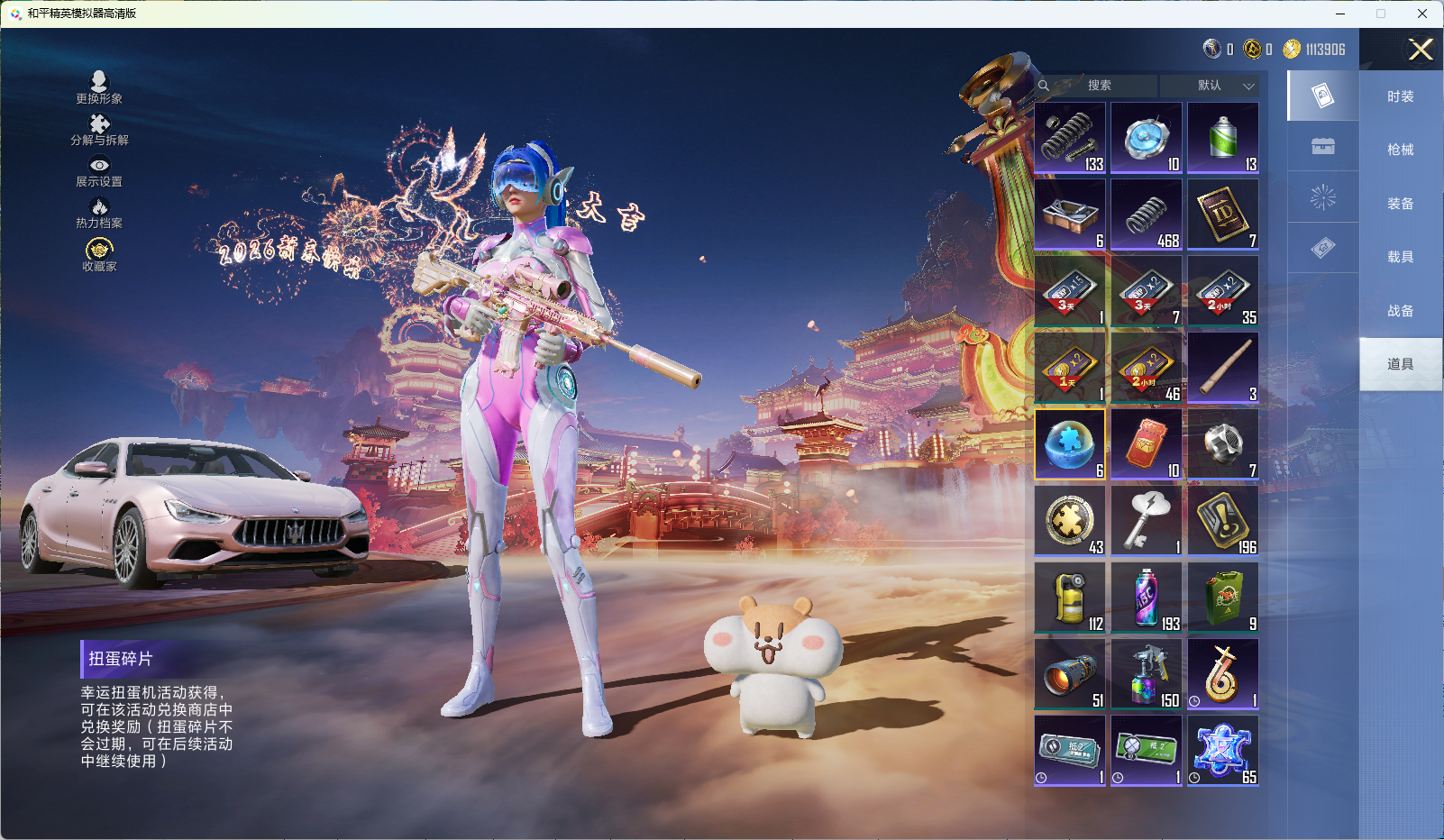1444x840 pixels.
Task: Open 热力档案 heat profile
Action: pyautogui.click(x=99, y=213)
